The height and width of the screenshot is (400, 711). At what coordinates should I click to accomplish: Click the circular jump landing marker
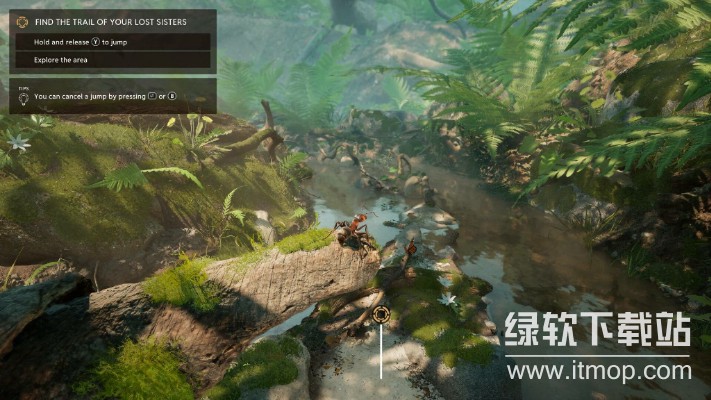pyautogui.click(x=381, y=315)
